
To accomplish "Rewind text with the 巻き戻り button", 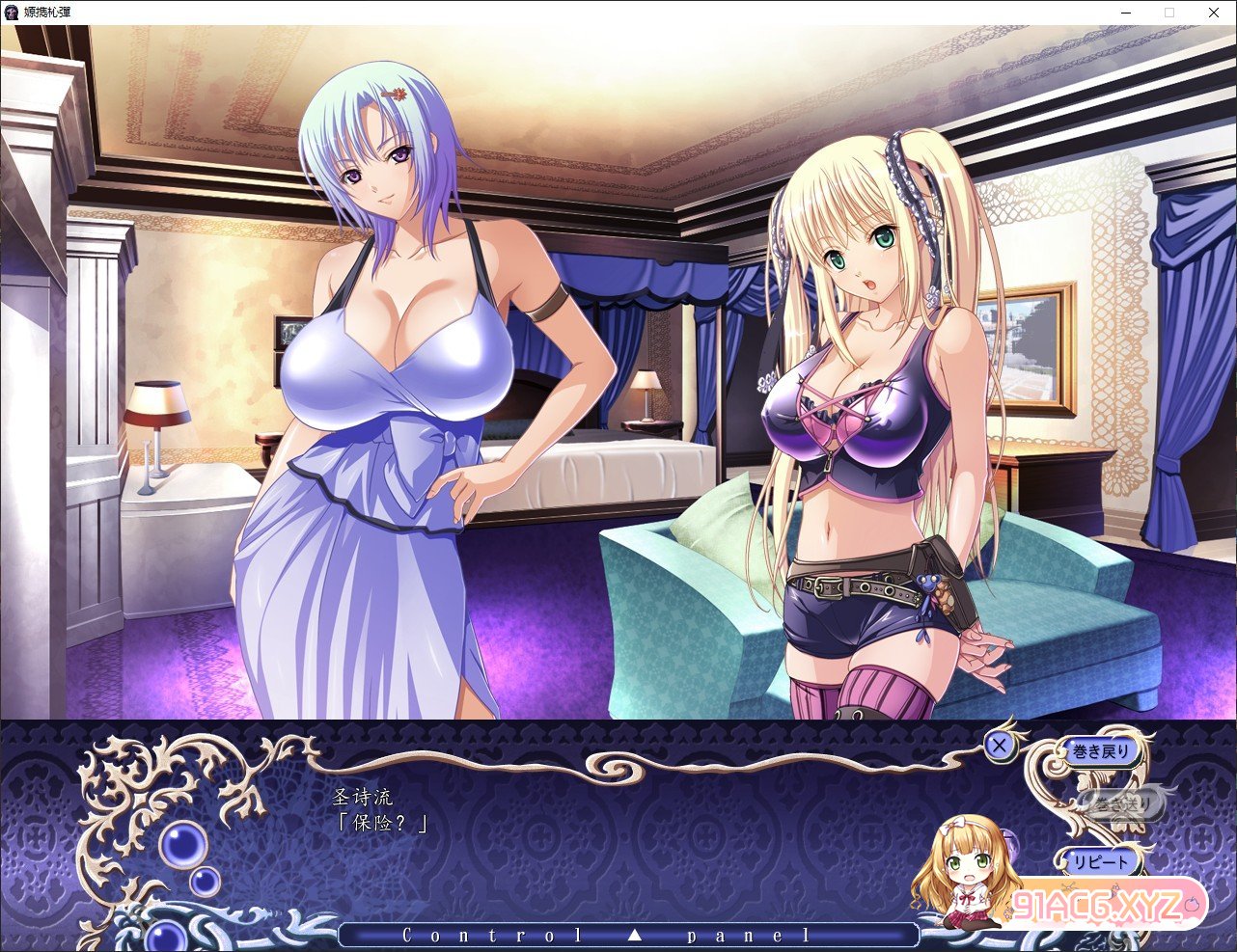I will [1101, 751].
